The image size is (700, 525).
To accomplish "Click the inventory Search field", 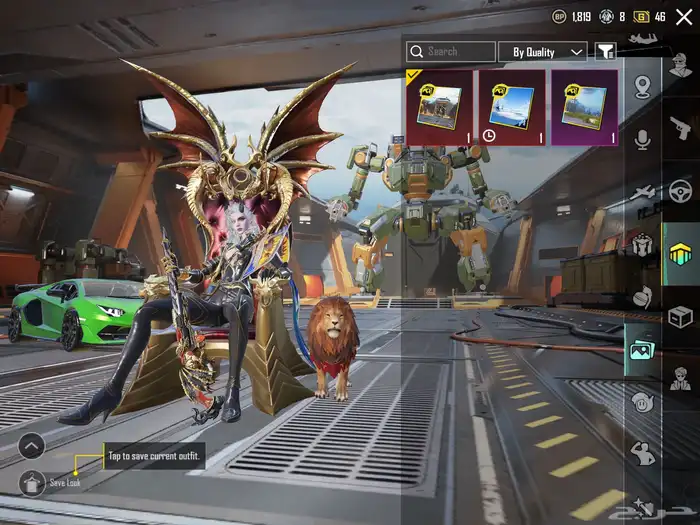I will click(451, 51).
